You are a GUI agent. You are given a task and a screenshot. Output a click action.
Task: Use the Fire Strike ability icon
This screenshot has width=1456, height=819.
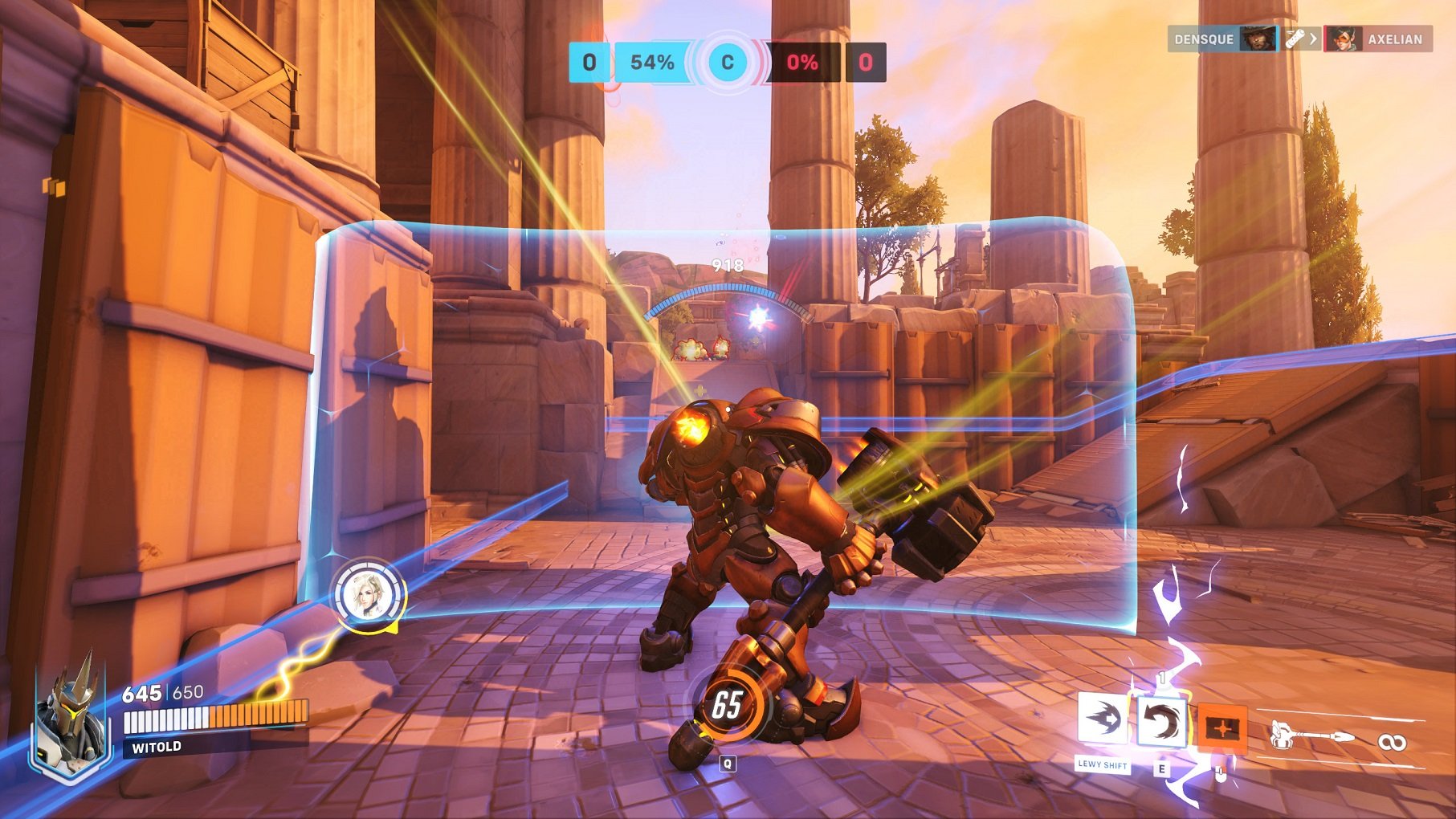tap(1160, 722)
